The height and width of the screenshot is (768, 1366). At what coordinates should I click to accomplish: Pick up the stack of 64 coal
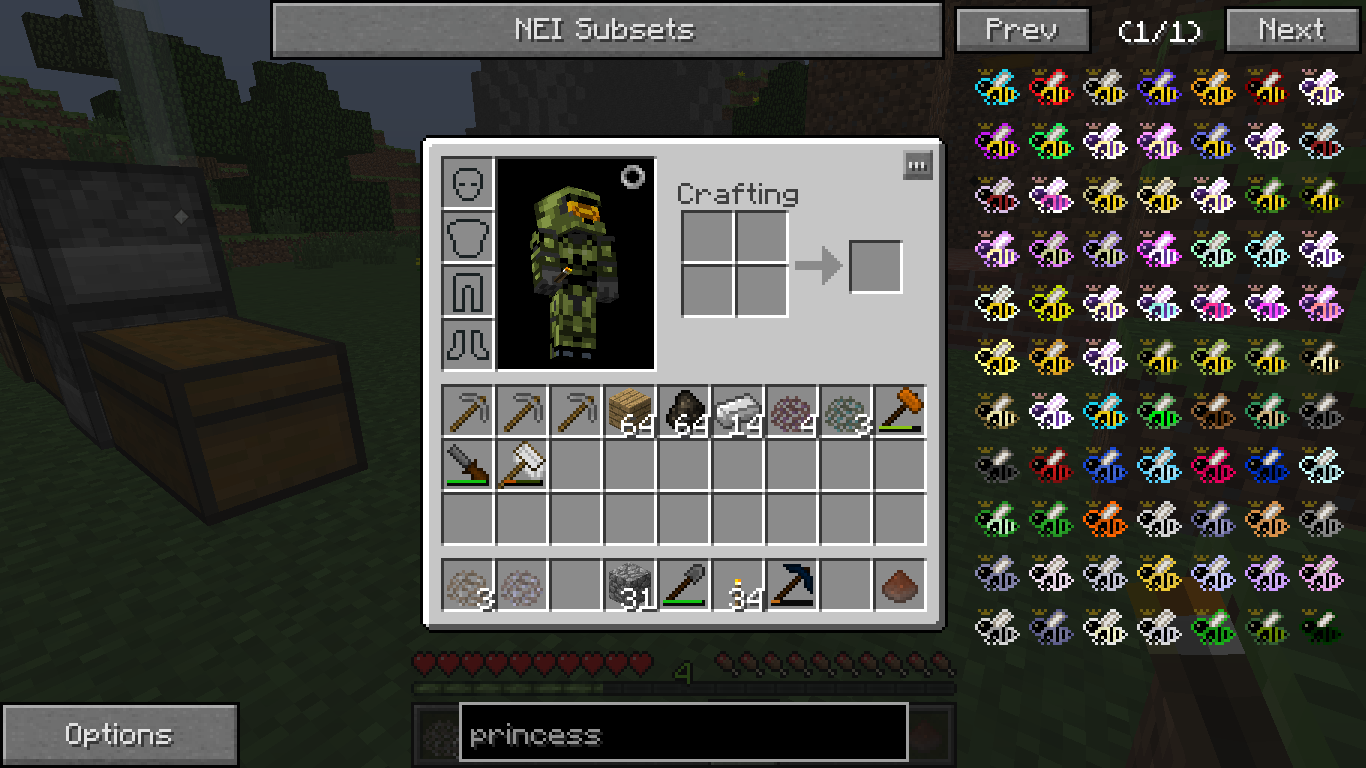click(684, 412)
